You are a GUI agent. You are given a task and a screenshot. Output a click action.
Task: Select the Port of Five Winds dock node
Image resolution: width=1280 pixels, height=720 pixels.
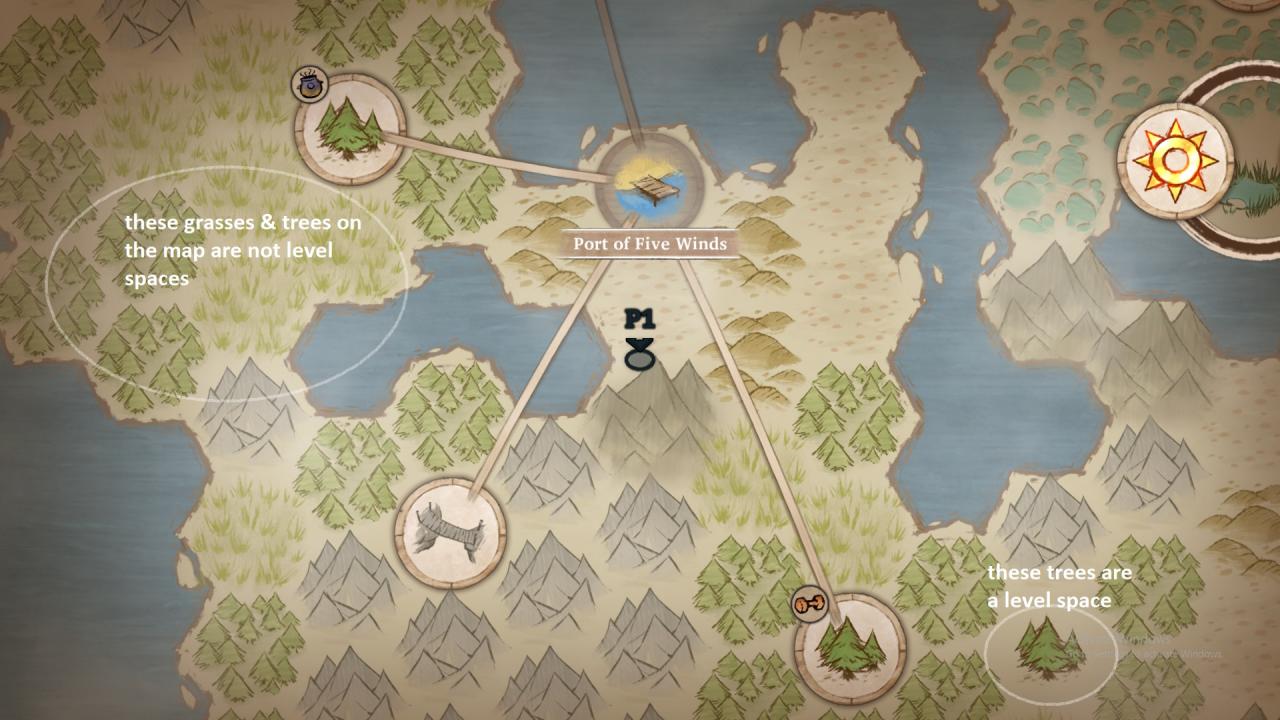(650, 183)
